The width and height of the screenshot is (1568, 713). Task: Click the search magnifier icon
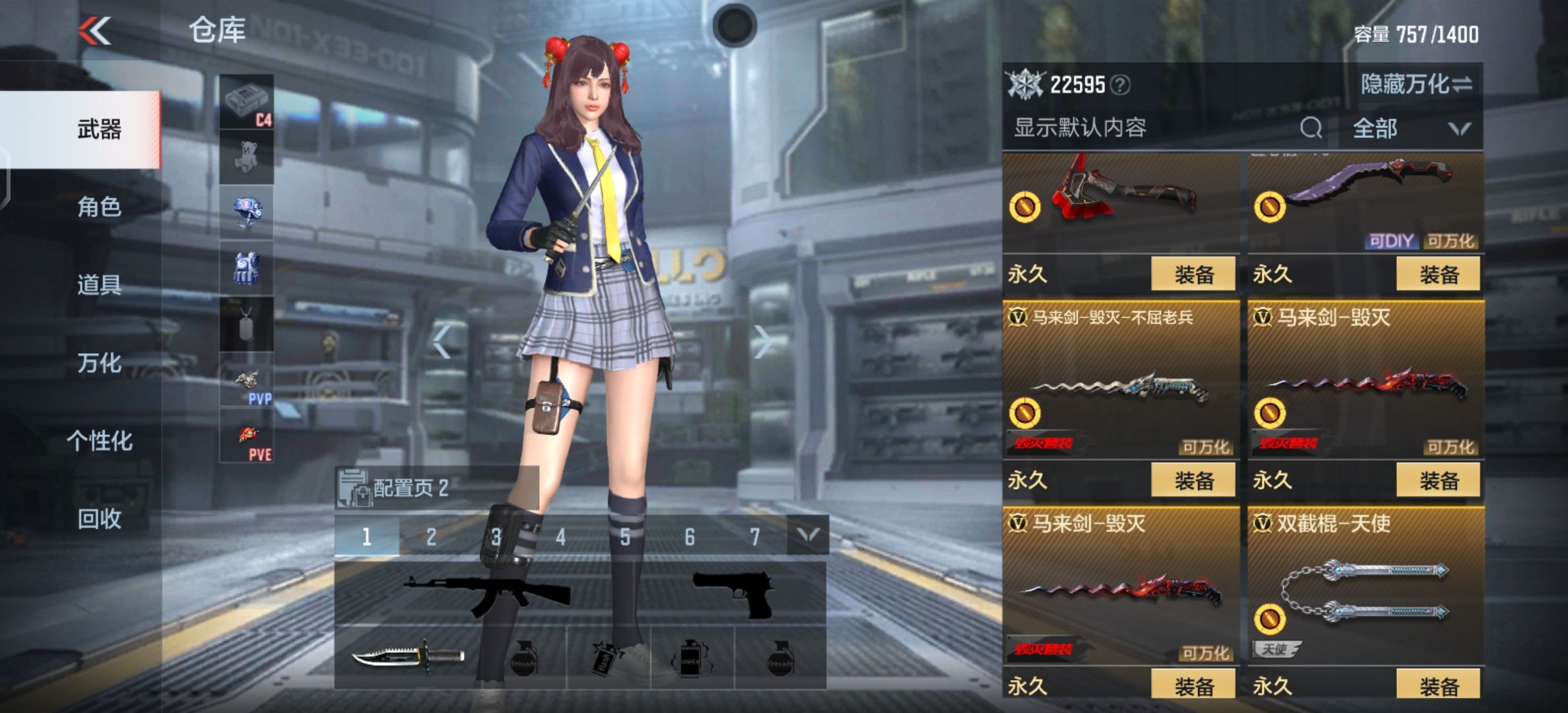[x=1311, y=127]
